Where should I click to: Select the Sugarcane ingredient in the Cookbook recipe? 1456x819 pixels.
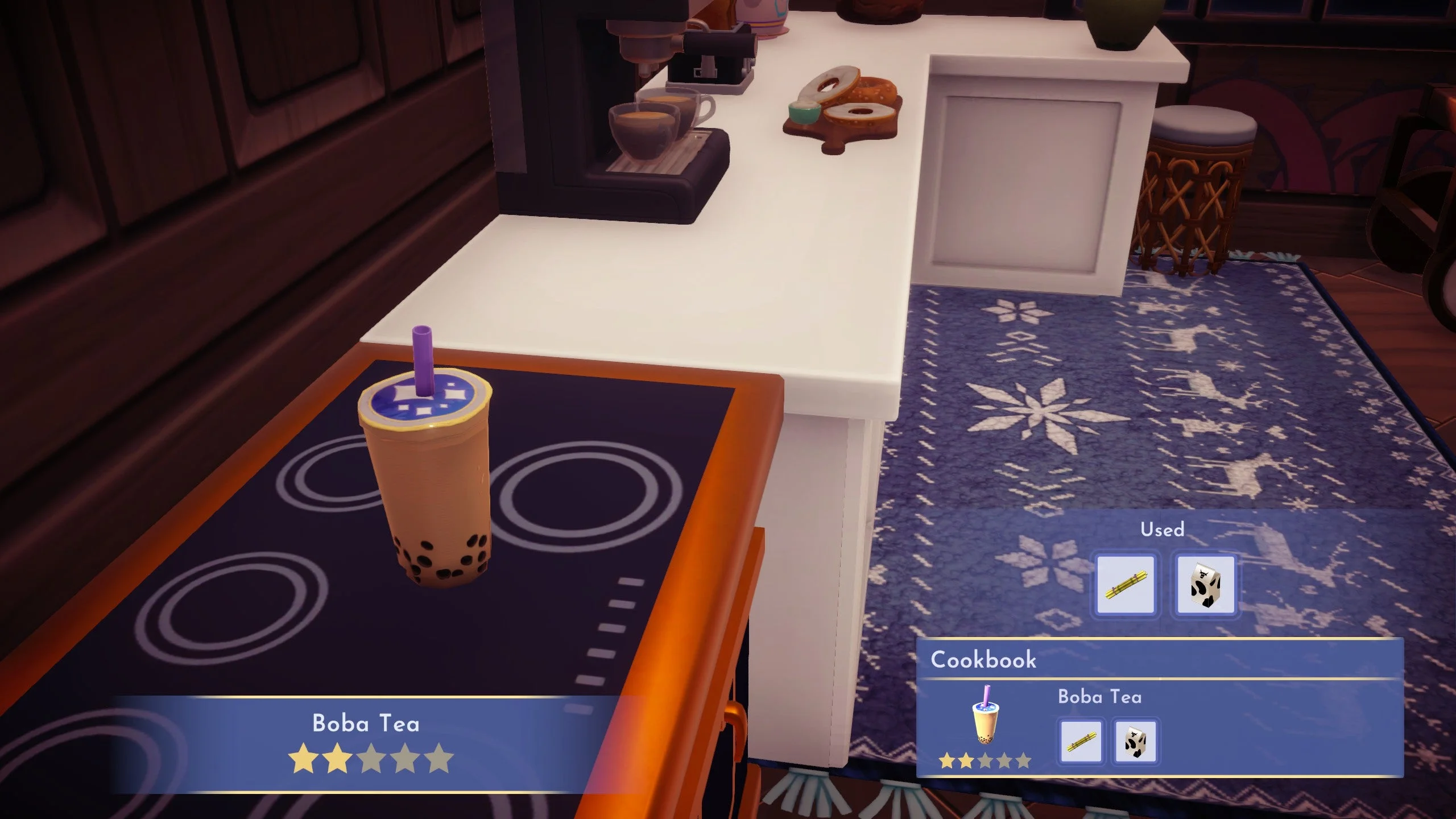click(x=1081, y=741)
